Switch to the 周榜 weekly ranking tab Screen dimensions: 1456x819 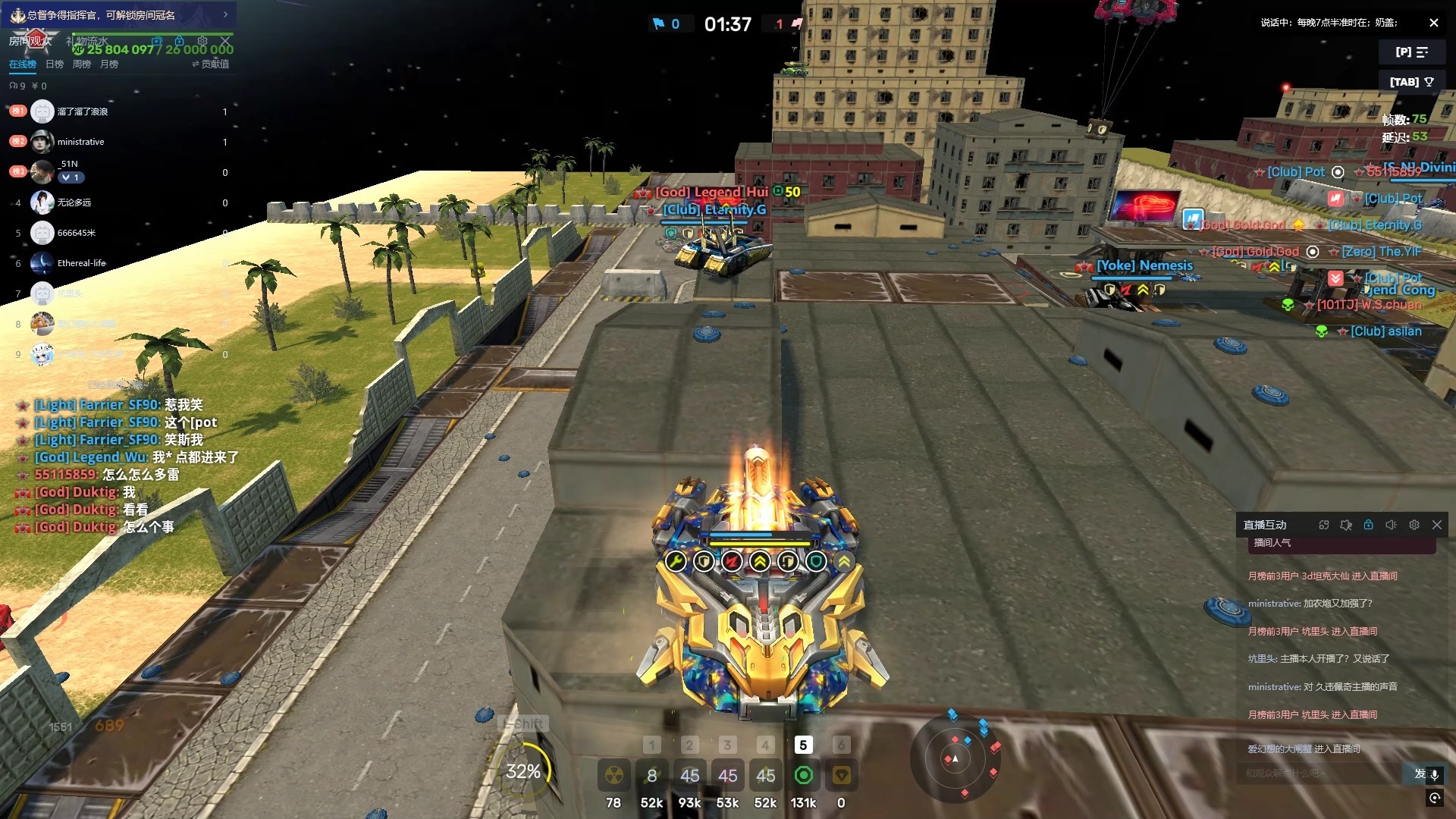click(82, 64)
